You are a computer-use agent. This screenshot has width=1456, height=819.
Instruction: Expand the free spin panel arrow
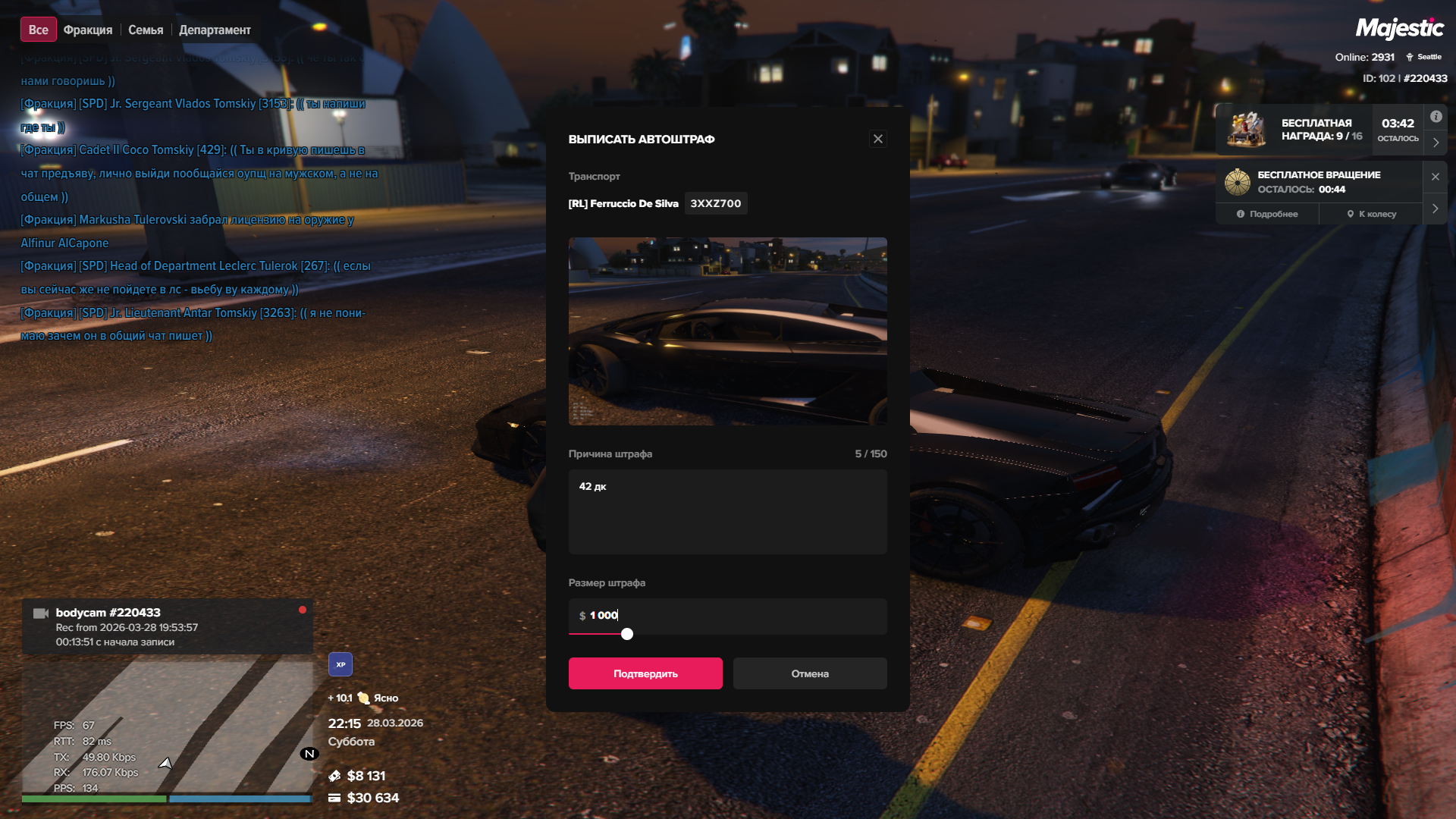[1436, 209]
